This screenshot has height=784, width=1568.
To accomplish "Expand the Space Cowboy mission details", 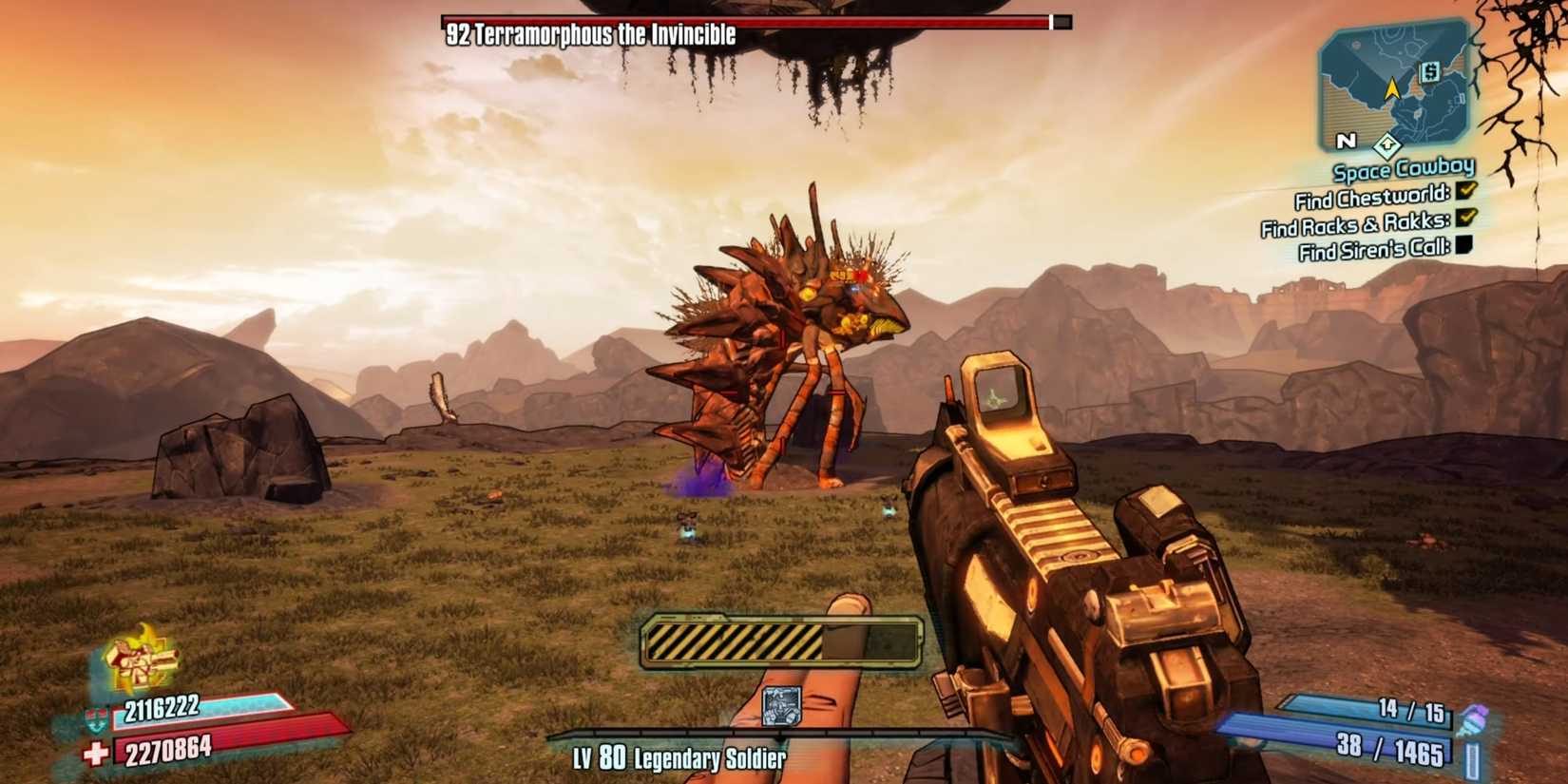I will [x=1403, y=169].
